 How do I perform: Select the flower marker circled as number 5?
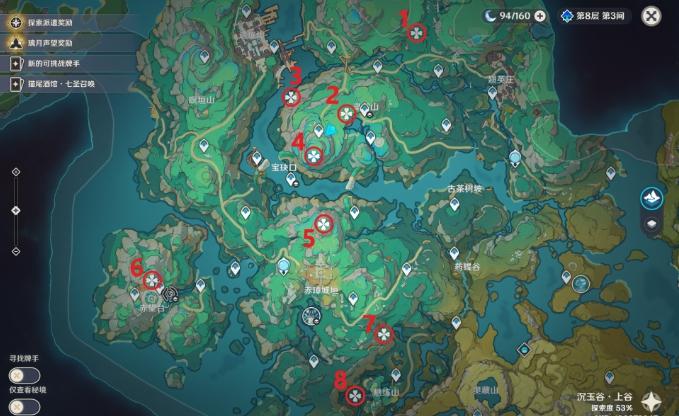click(x=324, y=224)
